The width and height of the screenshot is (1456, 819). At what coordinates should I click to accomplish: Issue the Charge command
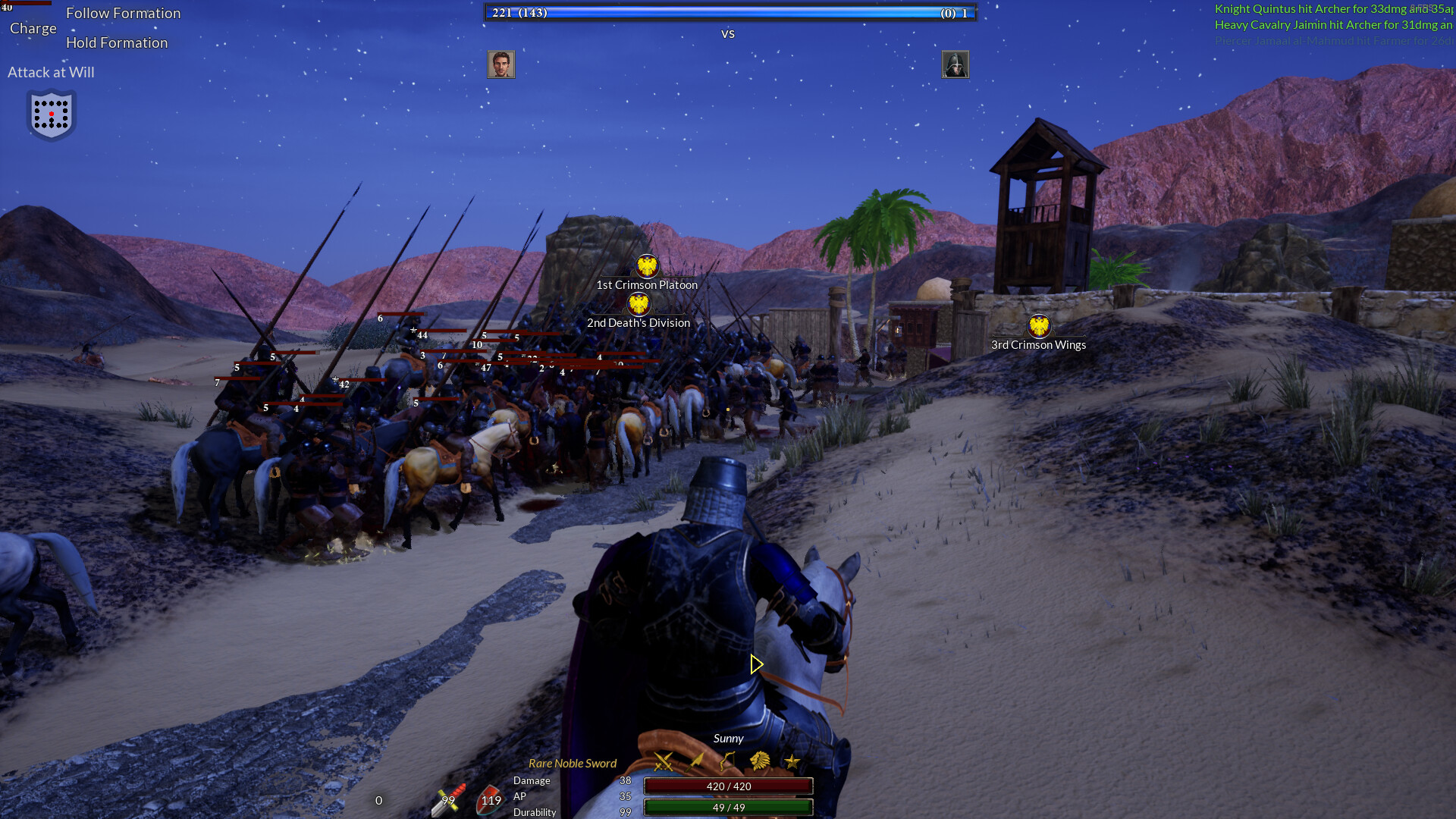(x=33, y=27)
